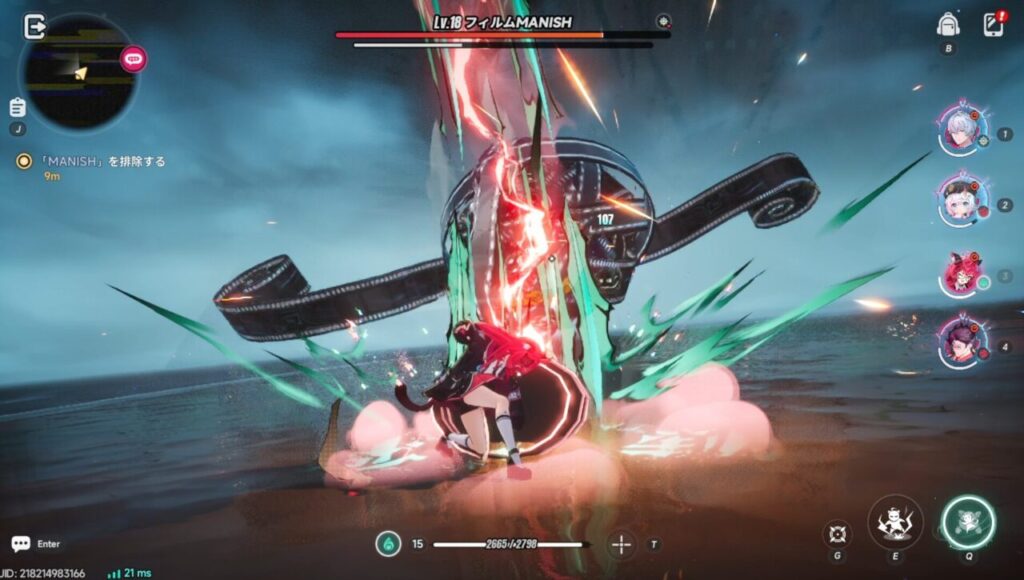This screenshot has height=580, width=1024.
Task: Activate the glowing teal ultimate skill
Action: [x=968, y=522]
